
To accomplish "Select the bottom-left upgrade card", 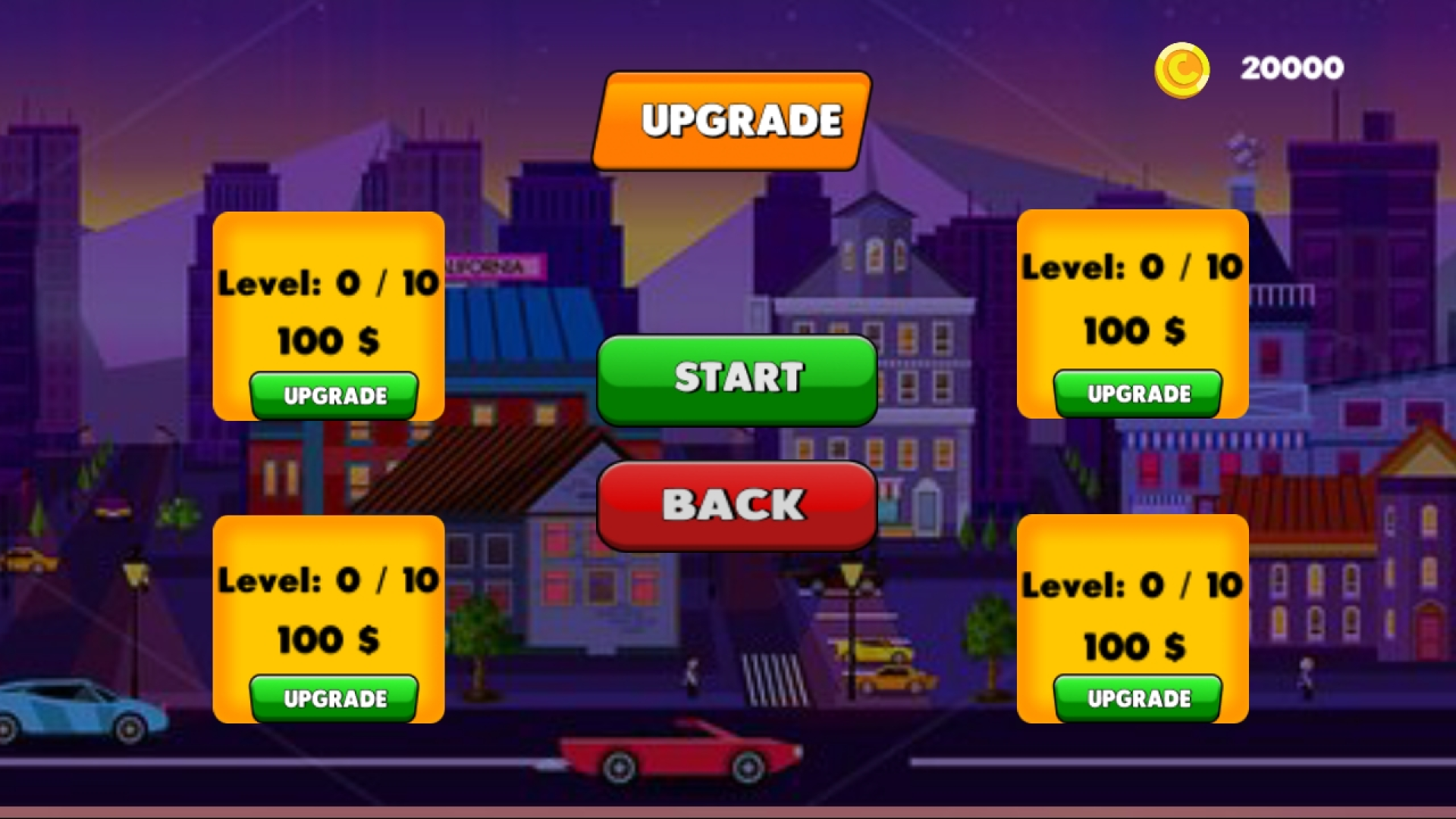I will point(328,622).
